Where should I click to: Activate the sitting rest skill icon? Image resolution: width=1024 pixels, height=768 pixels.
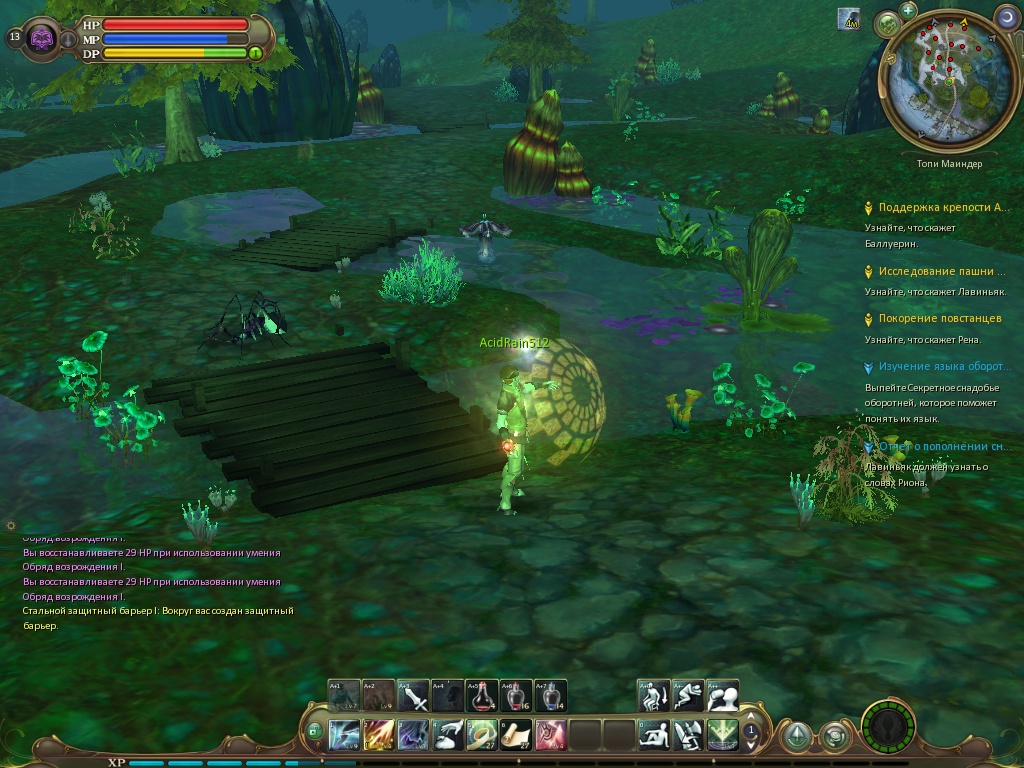654,735
